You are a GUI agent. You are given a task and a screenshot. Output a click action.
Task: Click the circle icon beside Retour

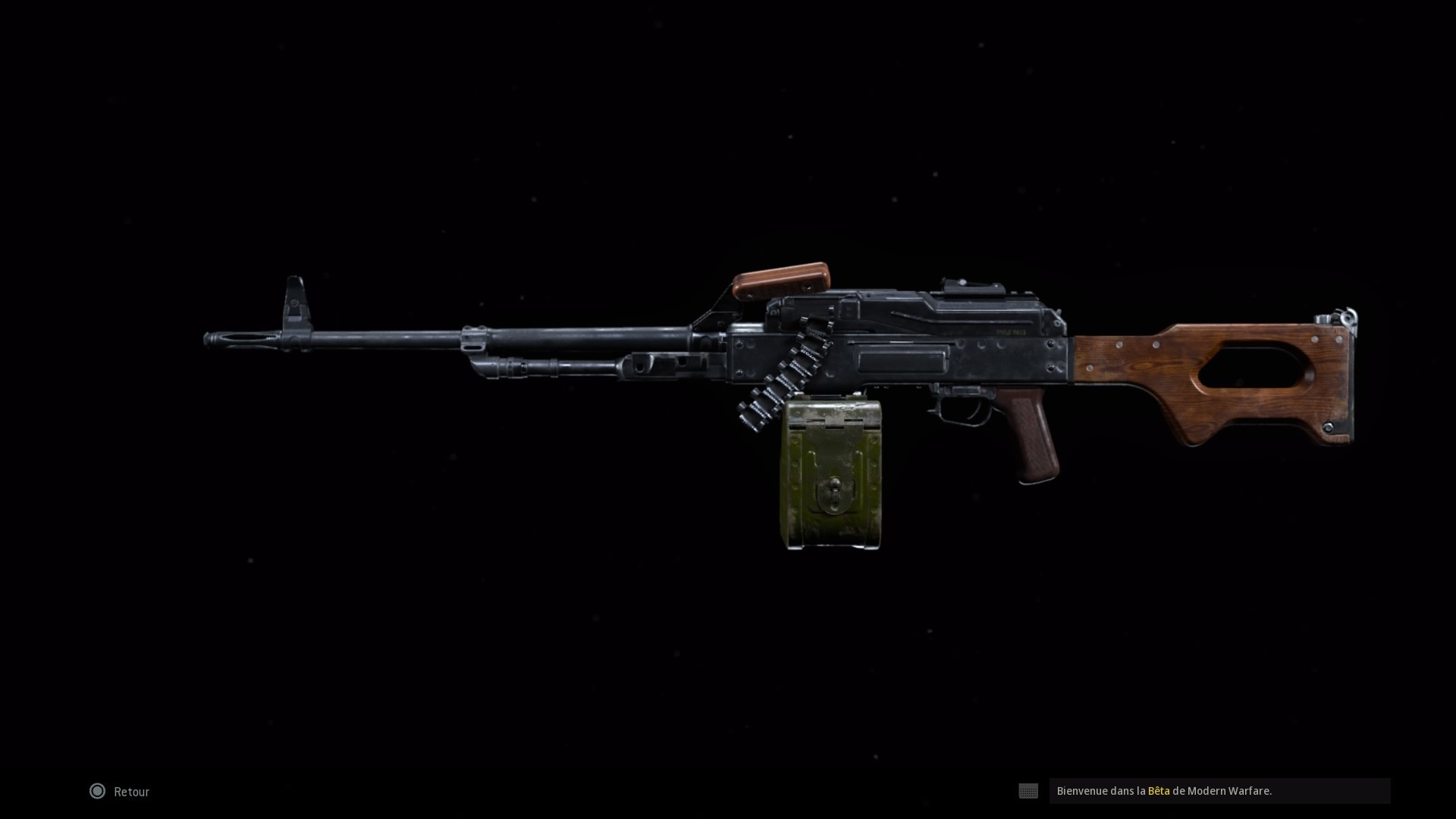tap(97, 791)
